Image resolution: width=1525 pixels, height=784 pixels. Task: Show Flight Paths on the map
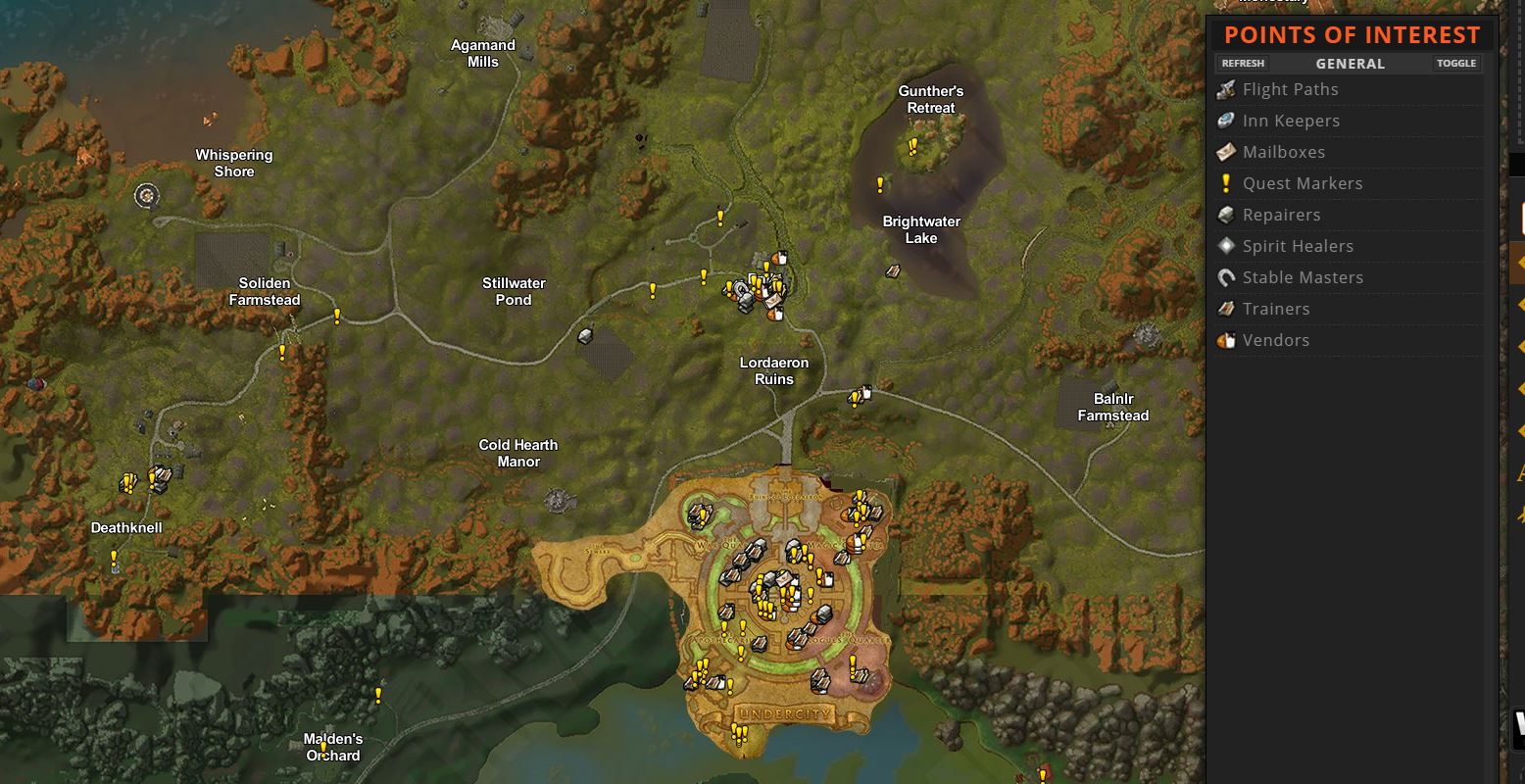point(1290,89)
